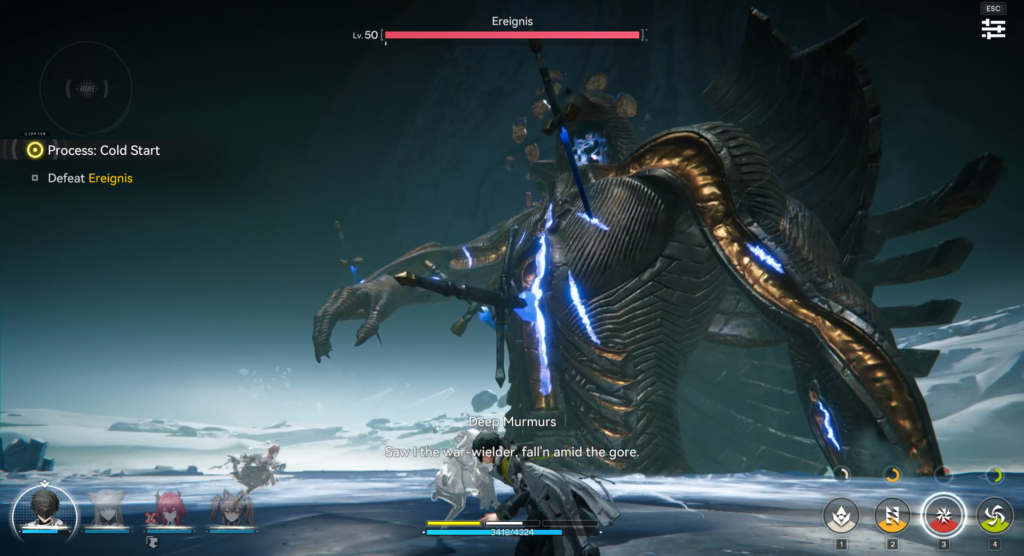Trigger the green pinwheel skill

(x=994, y=516)
